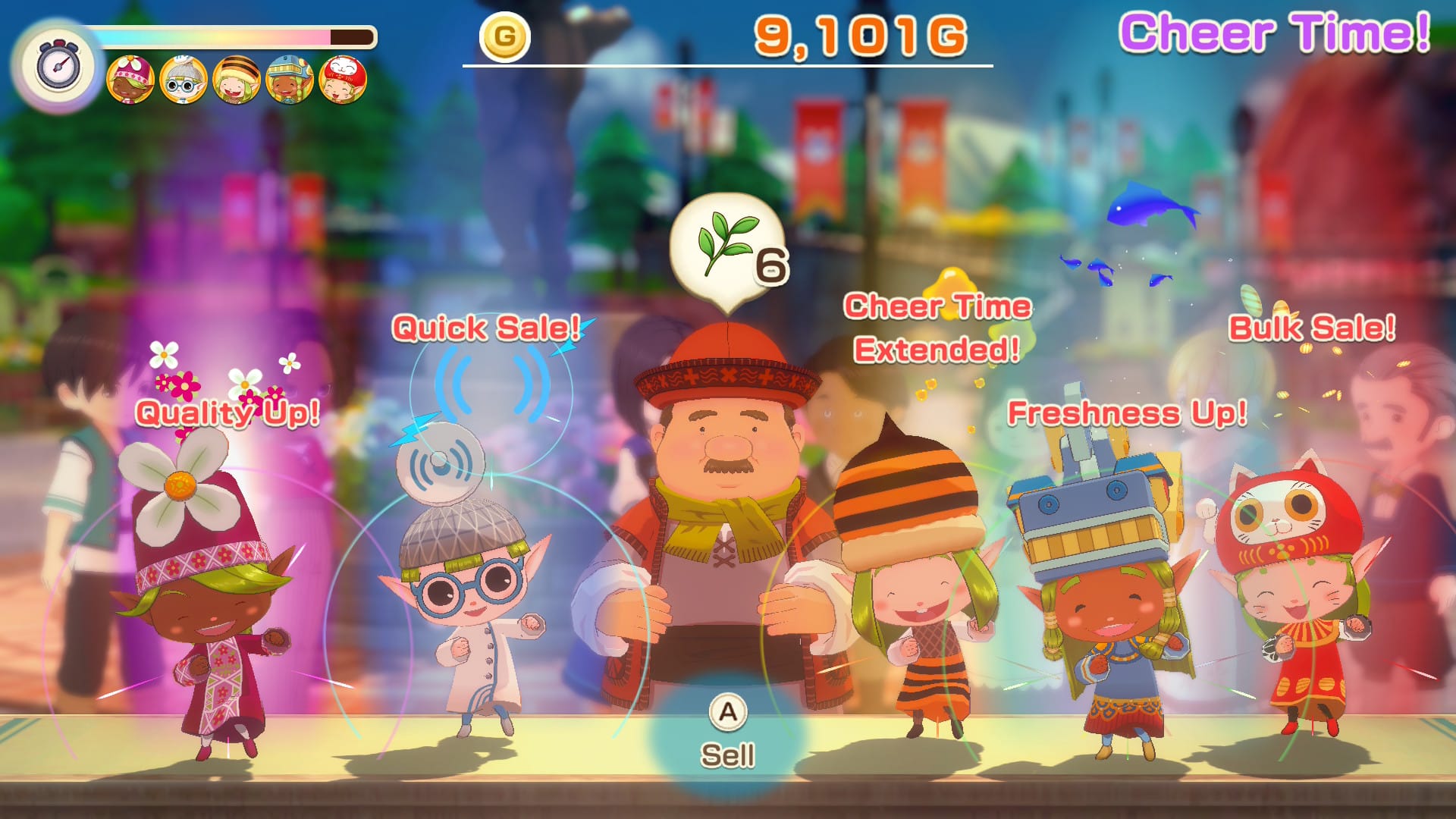The height and width of the screenshot is (819, 1456).
Task: Select the blue-helmet sprite portrait
Action: [x=290, y=80]
